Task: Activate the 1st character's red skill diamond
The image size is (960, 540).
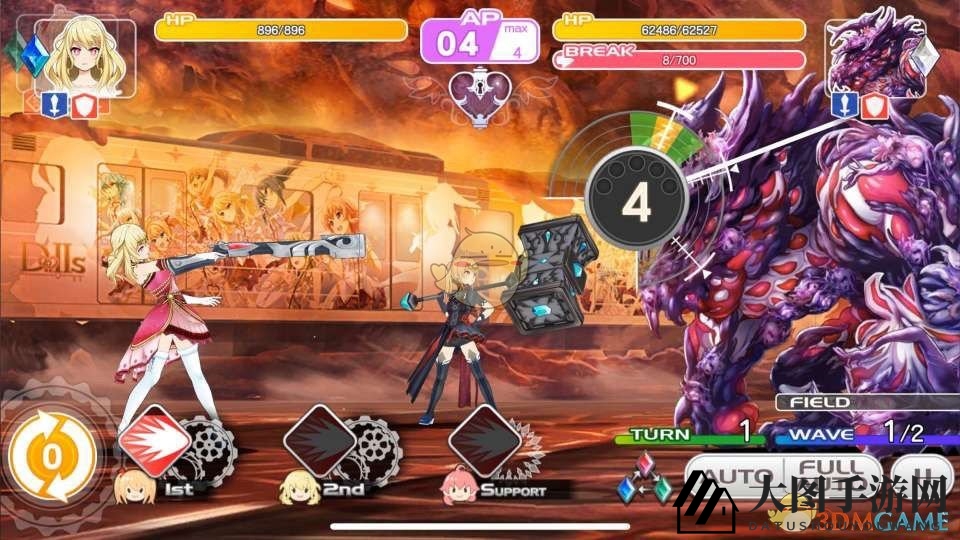Action: click(154, 440)
